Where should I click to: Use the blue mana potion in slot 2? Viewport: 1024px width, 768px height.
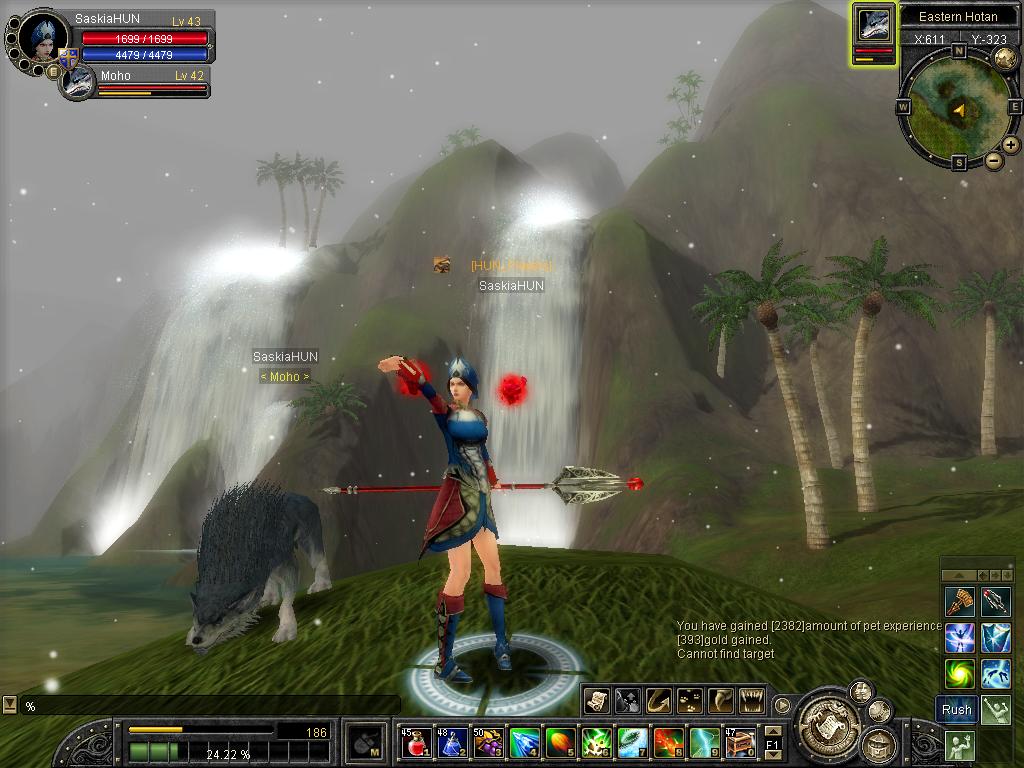(452, 743)
